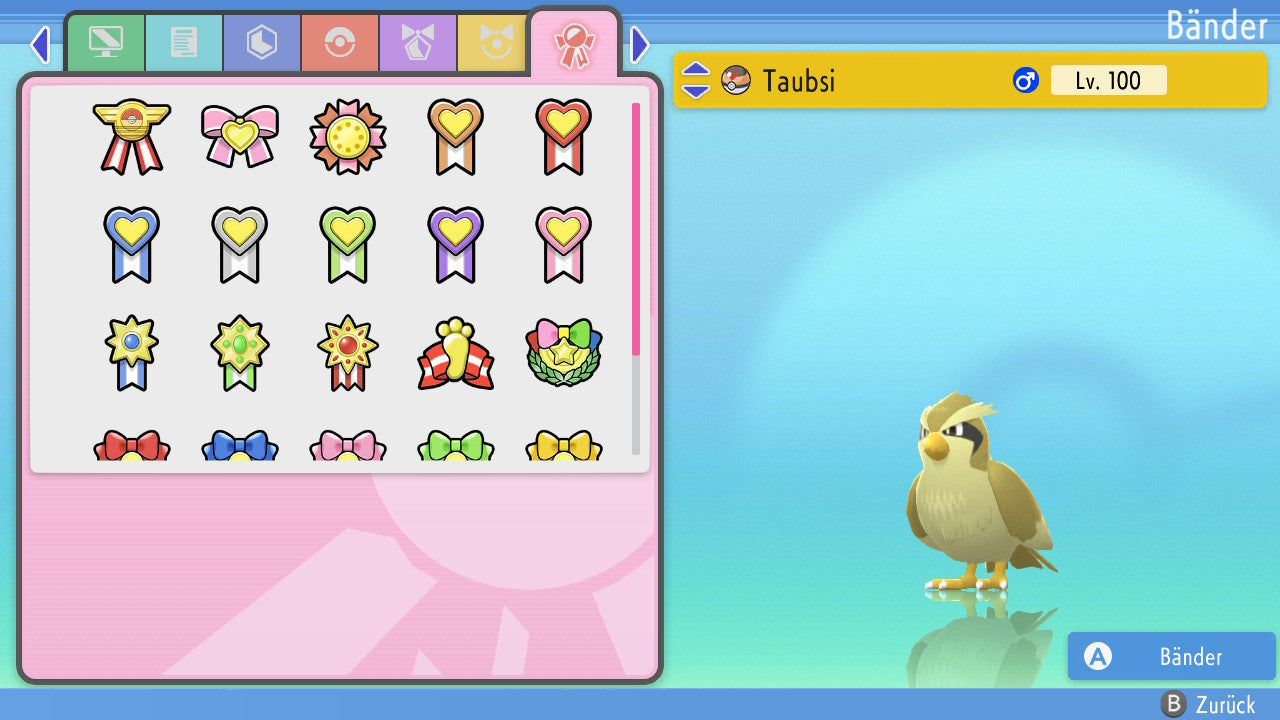Open the teal document notes tab
Image resolution: width=1280 pixels, height=720 pixels.
tap(184, 43)
